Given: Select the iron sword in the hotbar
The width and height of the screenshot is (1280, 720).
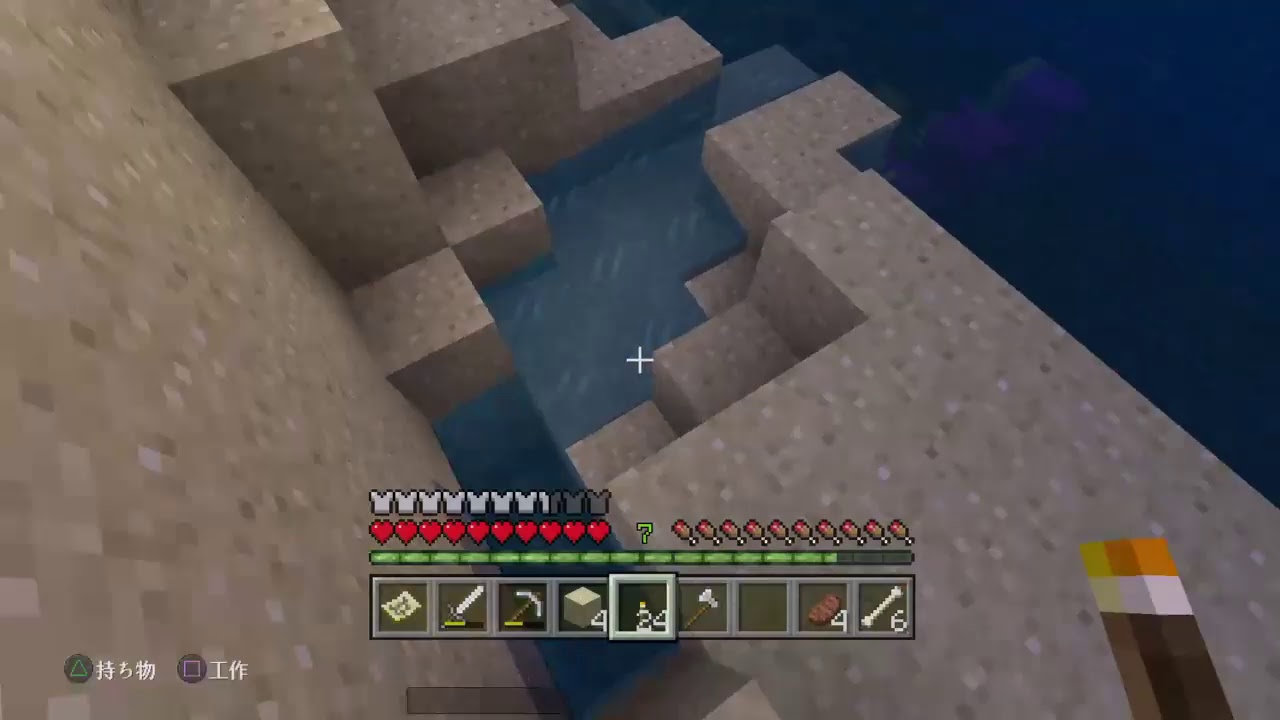Looking at the screenshot, I should click(x=464, y=605).
